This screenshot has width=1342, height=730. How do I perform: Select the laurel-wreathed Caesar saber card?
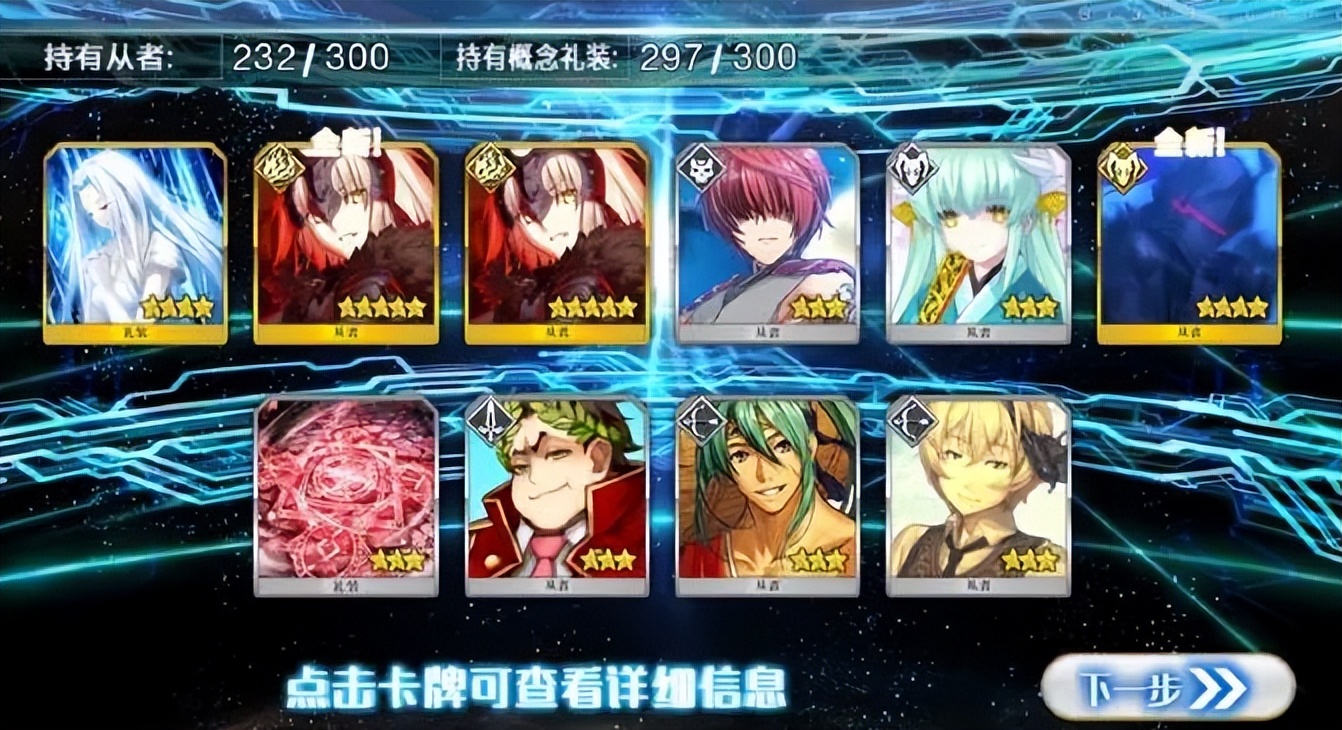point(557,495)
